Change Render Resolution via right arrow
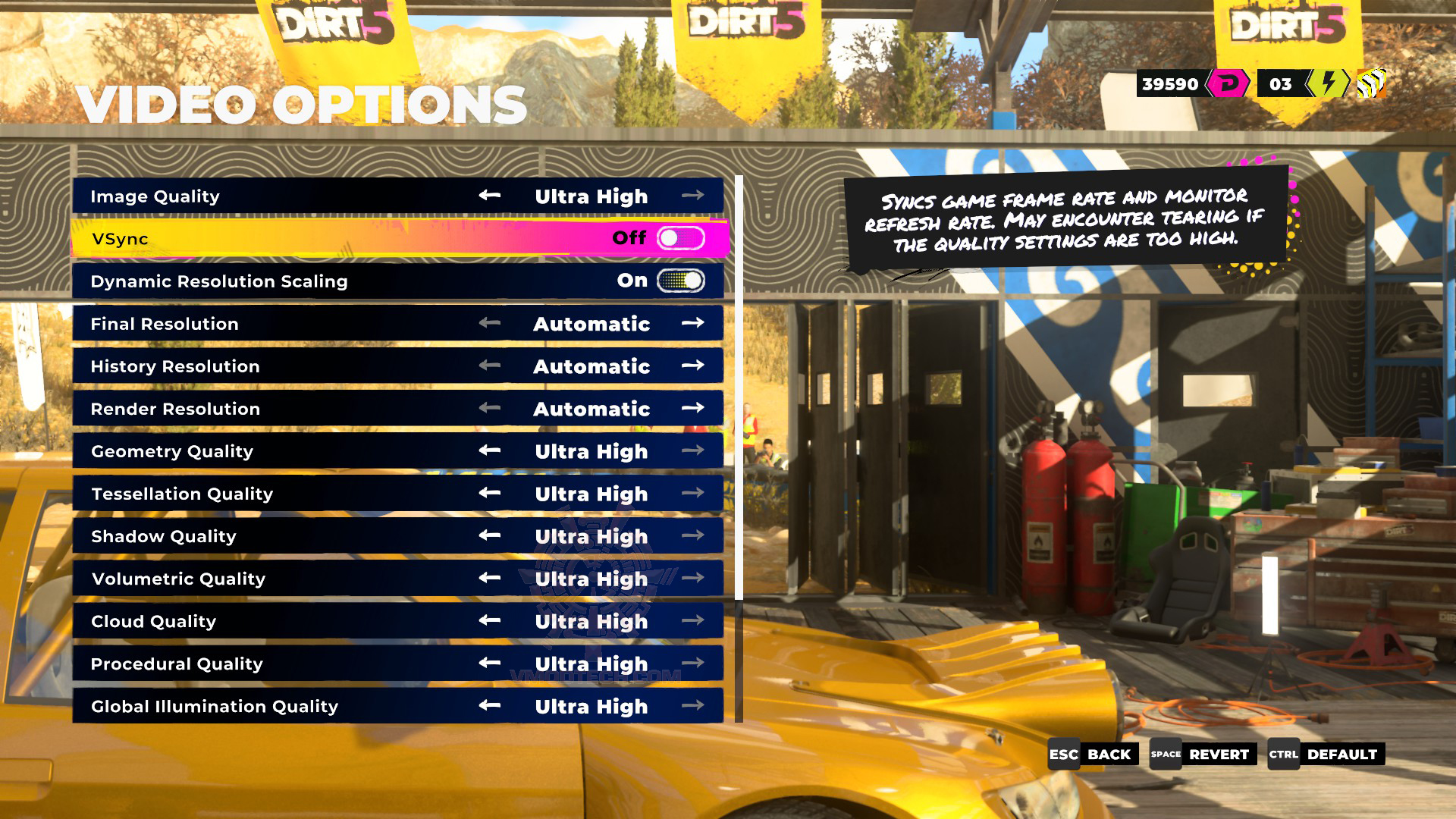 (692, 408)
